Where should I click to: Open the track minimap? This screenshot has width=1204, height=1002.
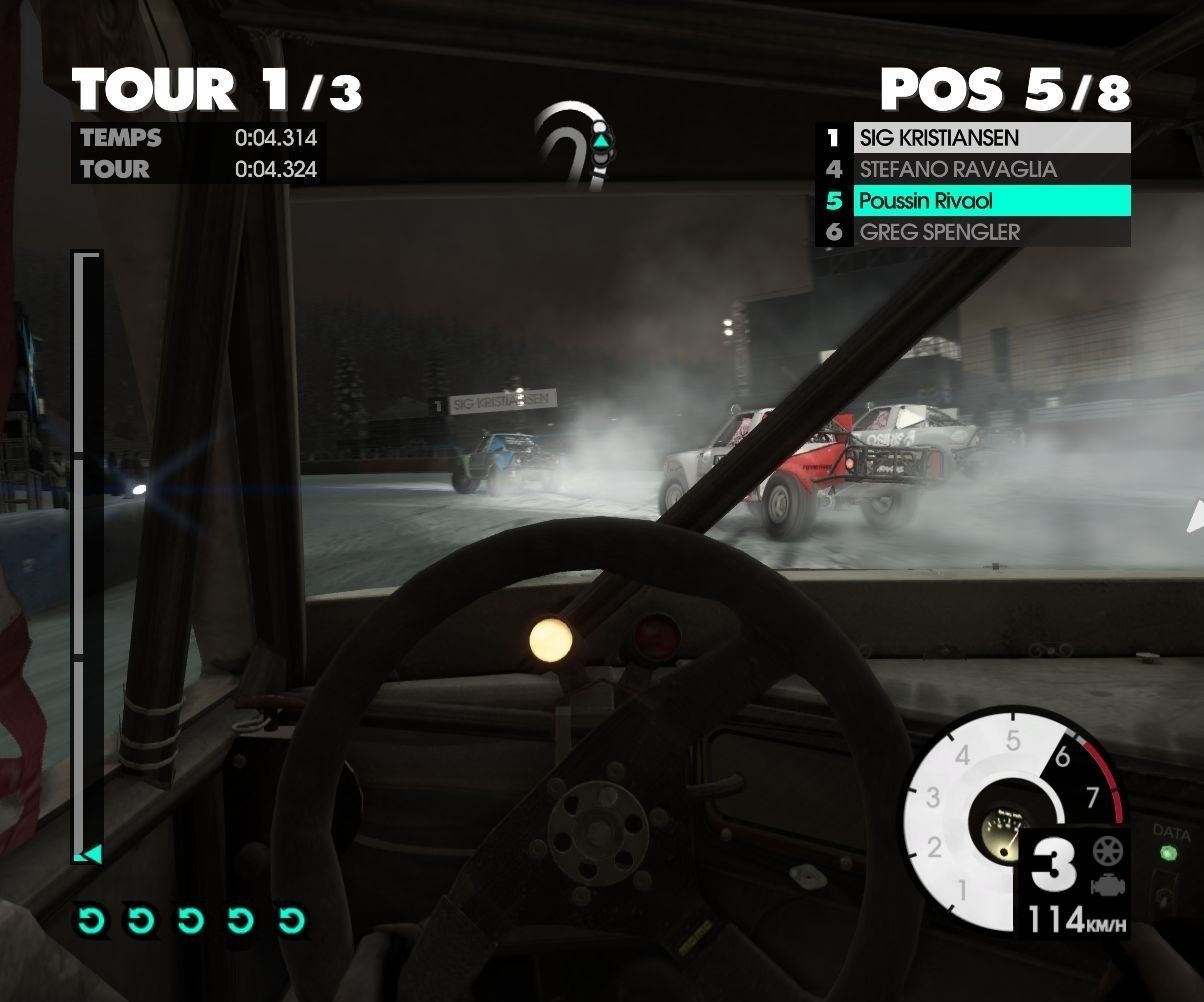coord(574,143)
